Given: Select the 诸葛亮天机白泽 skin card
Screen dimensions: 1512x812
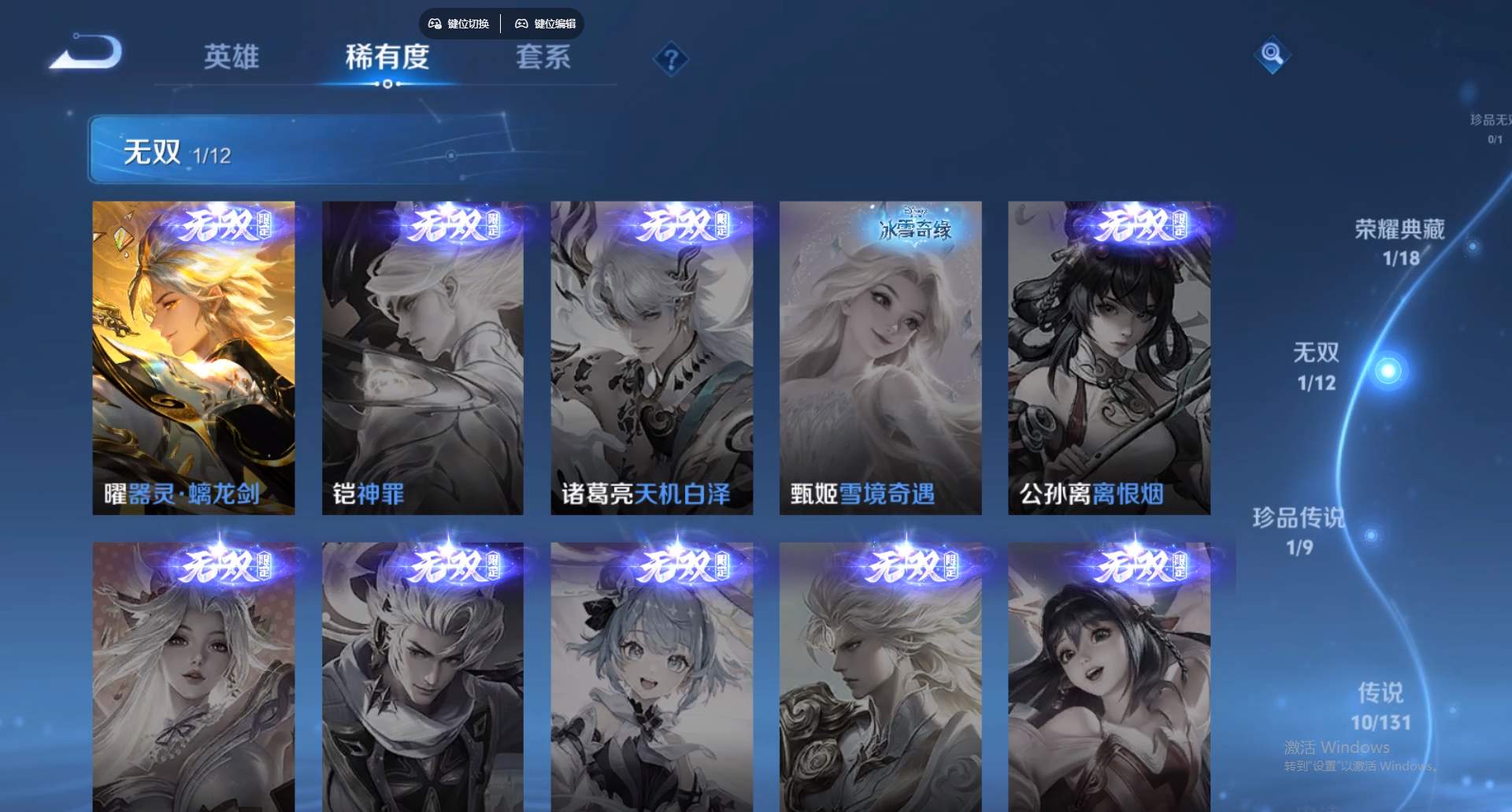Looking at the screenshot, I should coord(651,354).
